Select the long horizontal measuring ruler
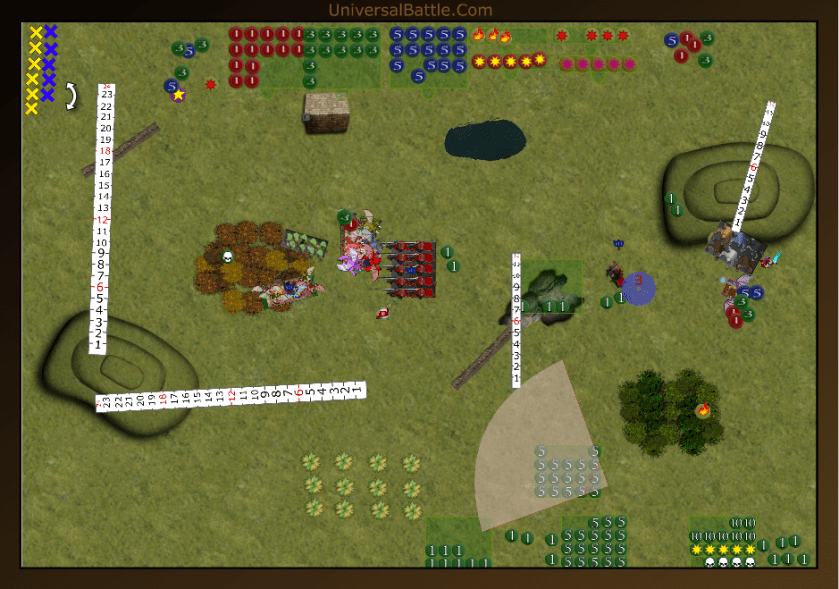 231,396
